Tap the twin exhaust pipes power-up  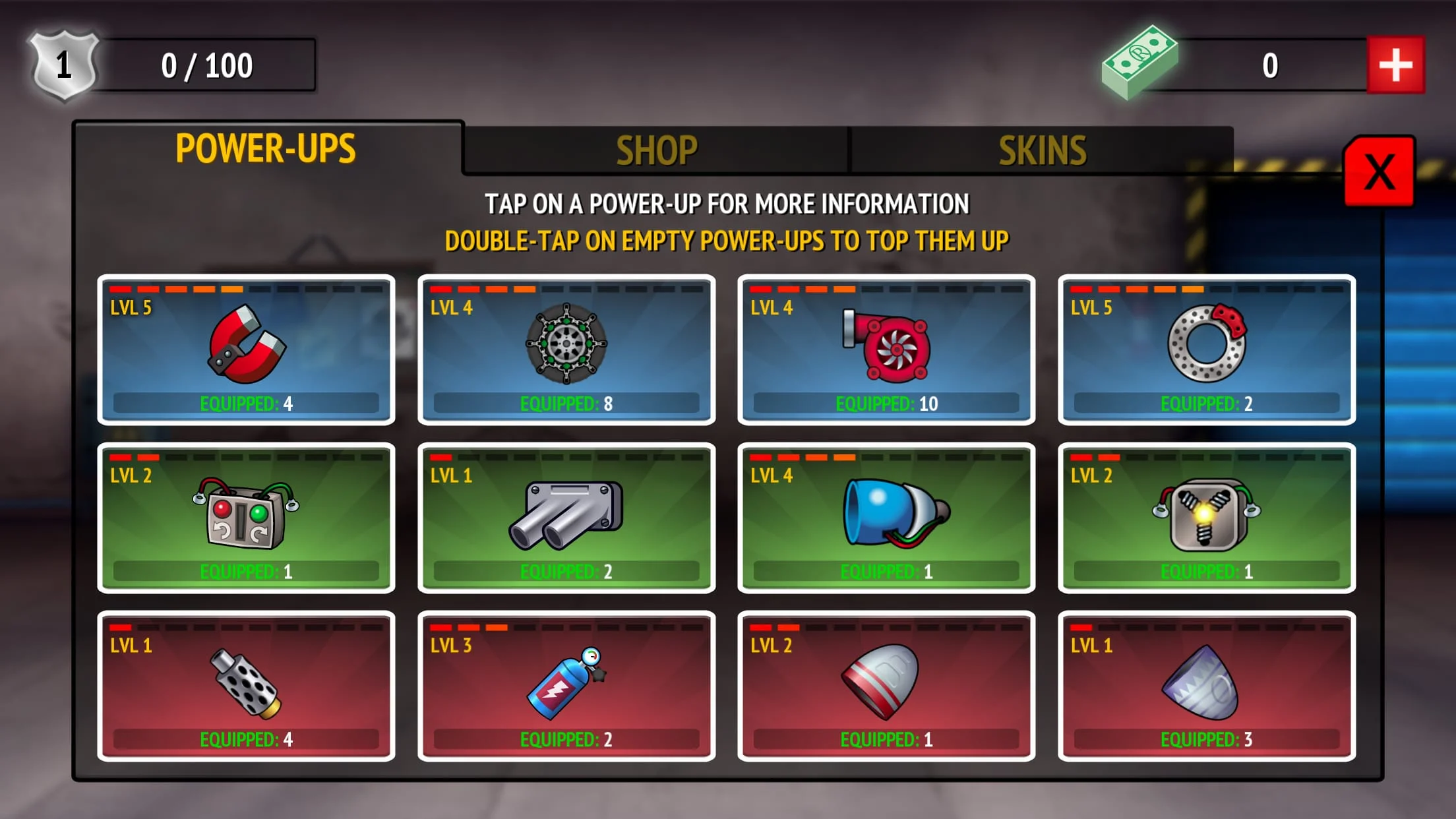click(567, 518)
